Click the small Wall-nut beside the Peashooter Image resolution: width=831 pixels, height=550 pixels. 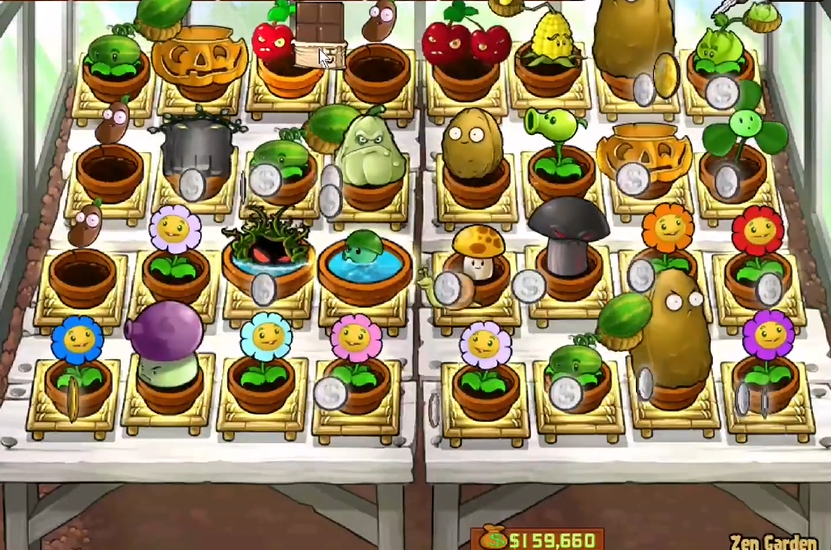click(x=468, y=140)
